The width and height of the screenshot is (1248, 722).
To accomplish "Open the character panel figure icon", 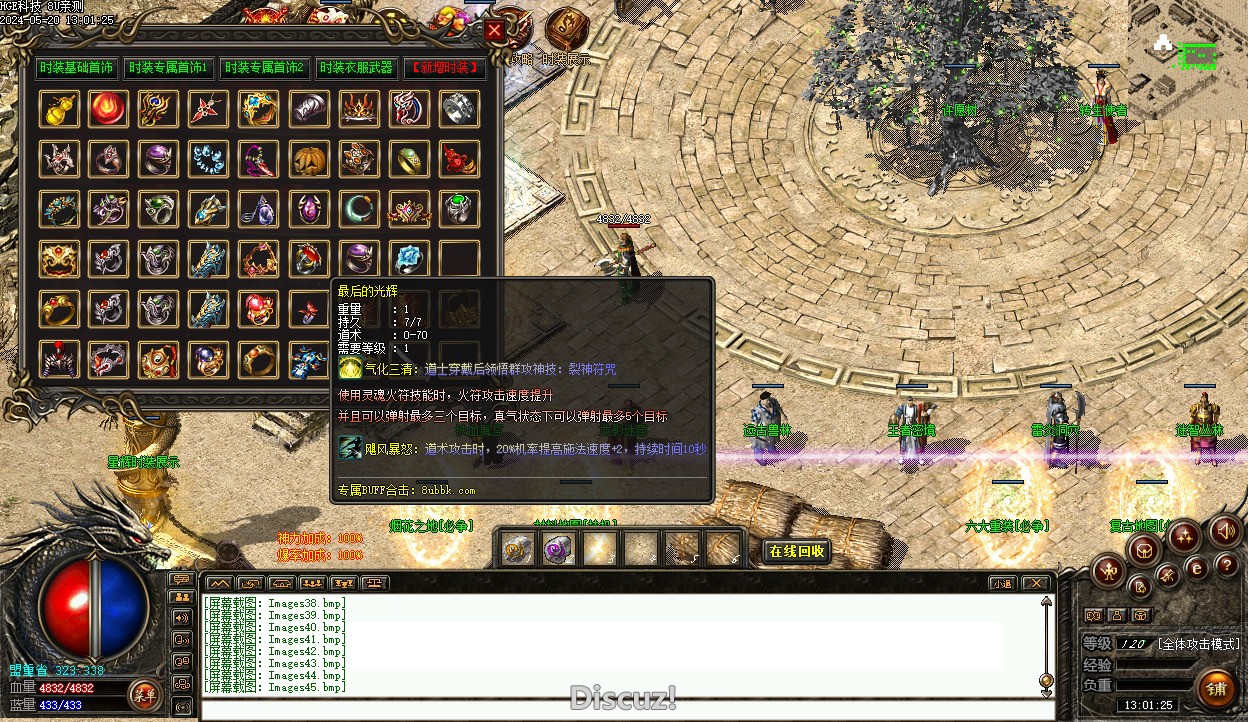I will tap(1109, 571).
